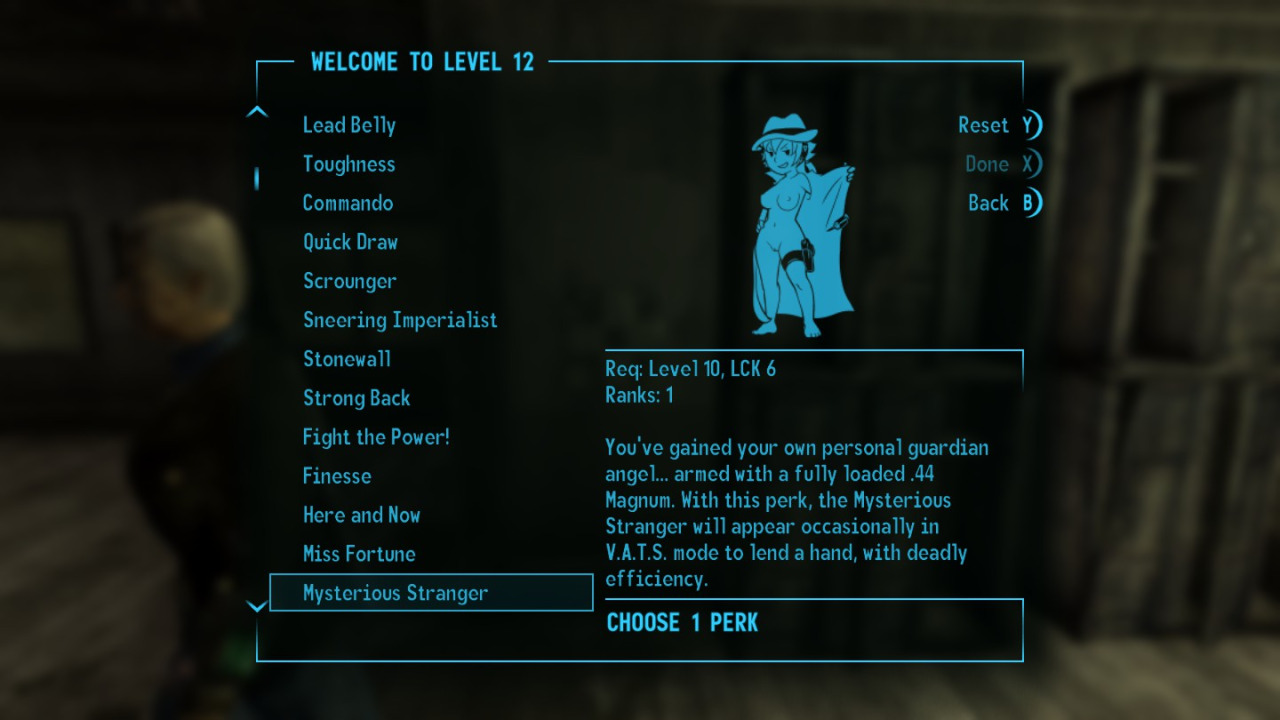Pick the Commando perk
The image size is (1280, 720).
coord(348,203)
